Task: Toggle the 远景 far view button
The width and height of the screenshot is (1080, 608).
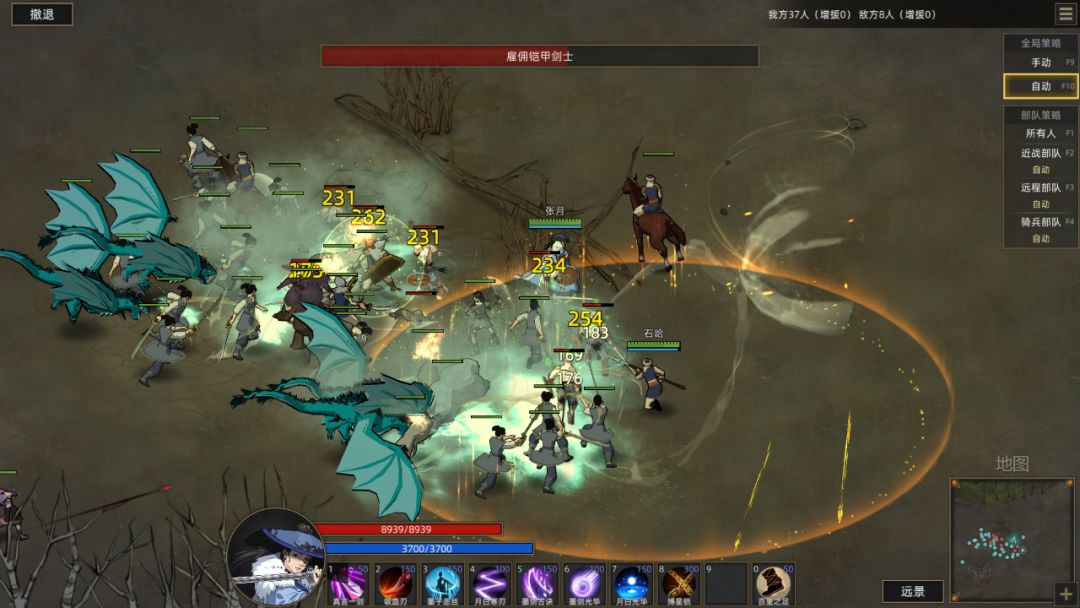Action: point(913,591)
